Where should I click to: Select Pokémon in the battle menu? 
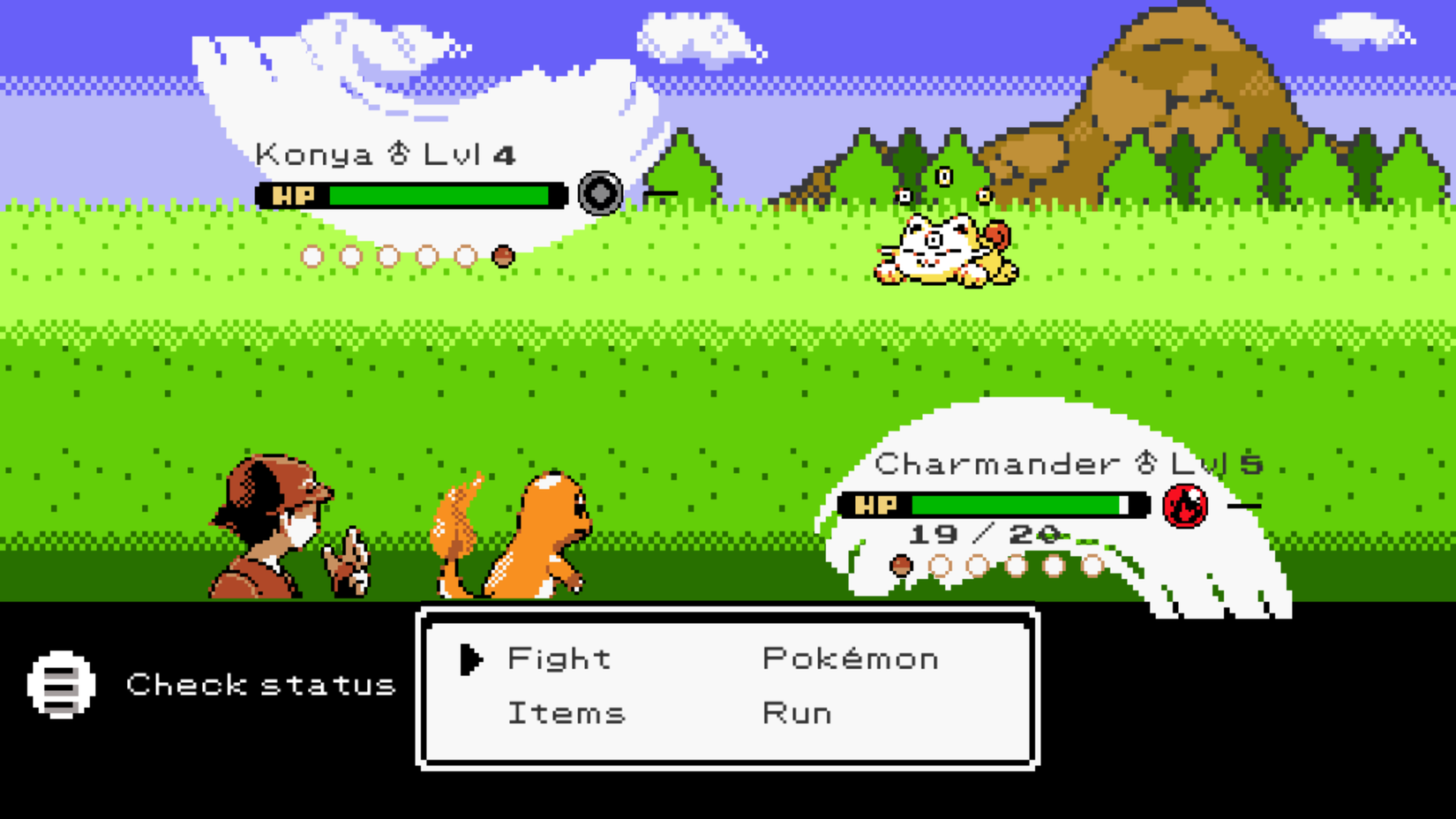[850, 657]
